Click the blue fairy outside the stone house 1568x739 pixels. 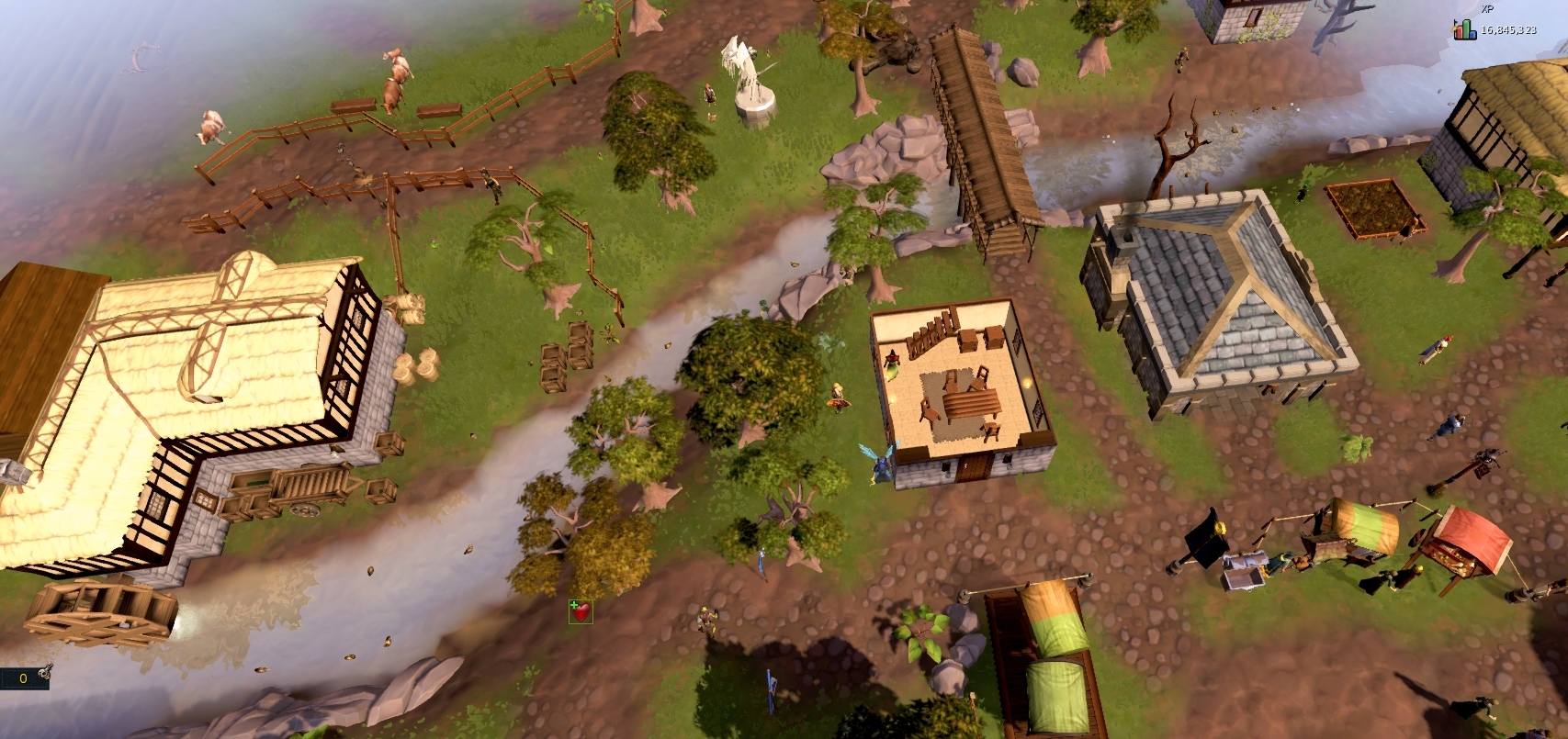(x=879, y=464)
